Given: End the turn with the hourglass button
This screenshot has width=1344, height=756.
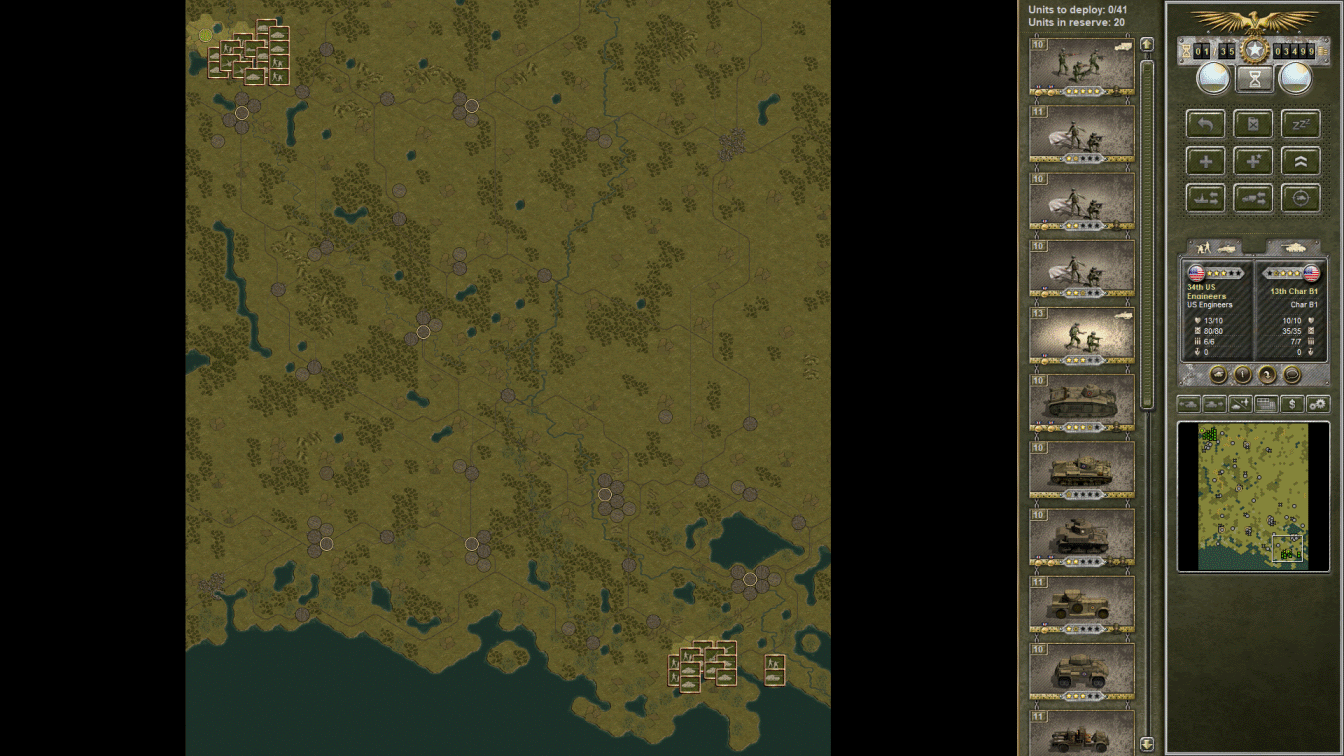Looking at the screenshot, I should [1253, 78].
